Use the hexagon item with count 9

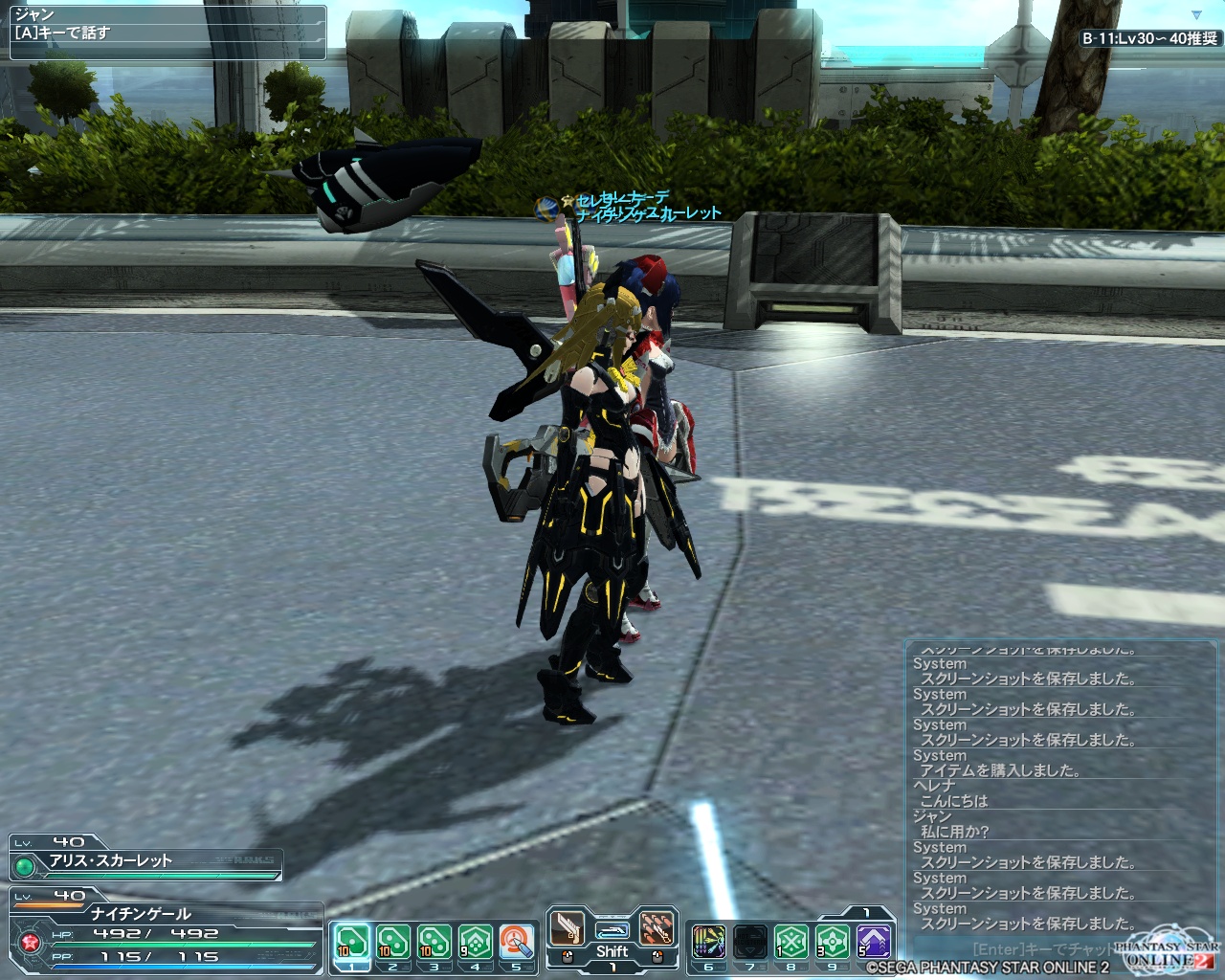click(x=475, y=943)
